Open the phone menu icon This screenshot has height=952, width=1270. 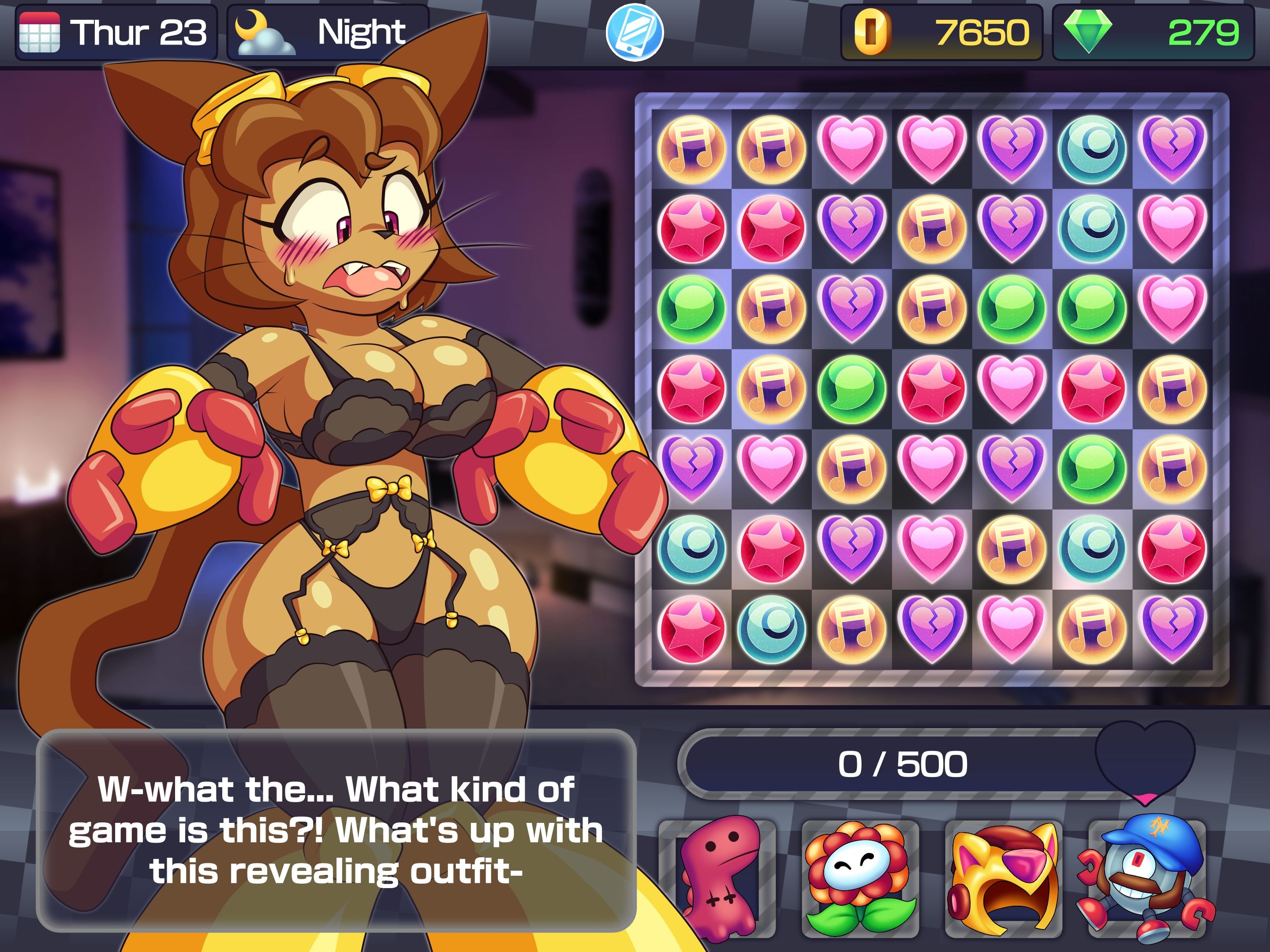[x=635, y=32]
